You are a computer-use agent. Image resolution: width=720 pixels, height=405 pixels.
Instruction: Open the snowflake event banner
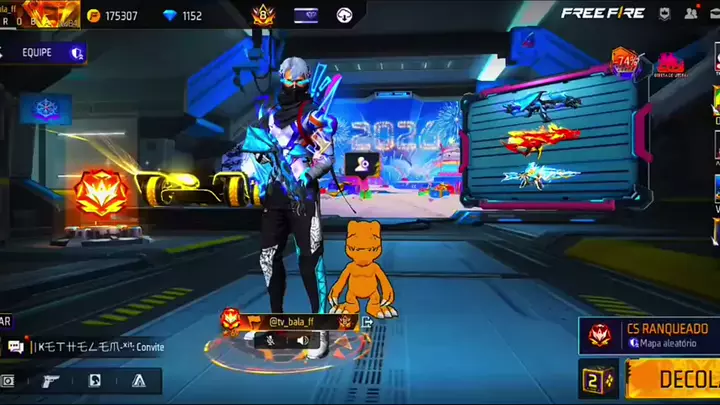click(x=46, y=108)
